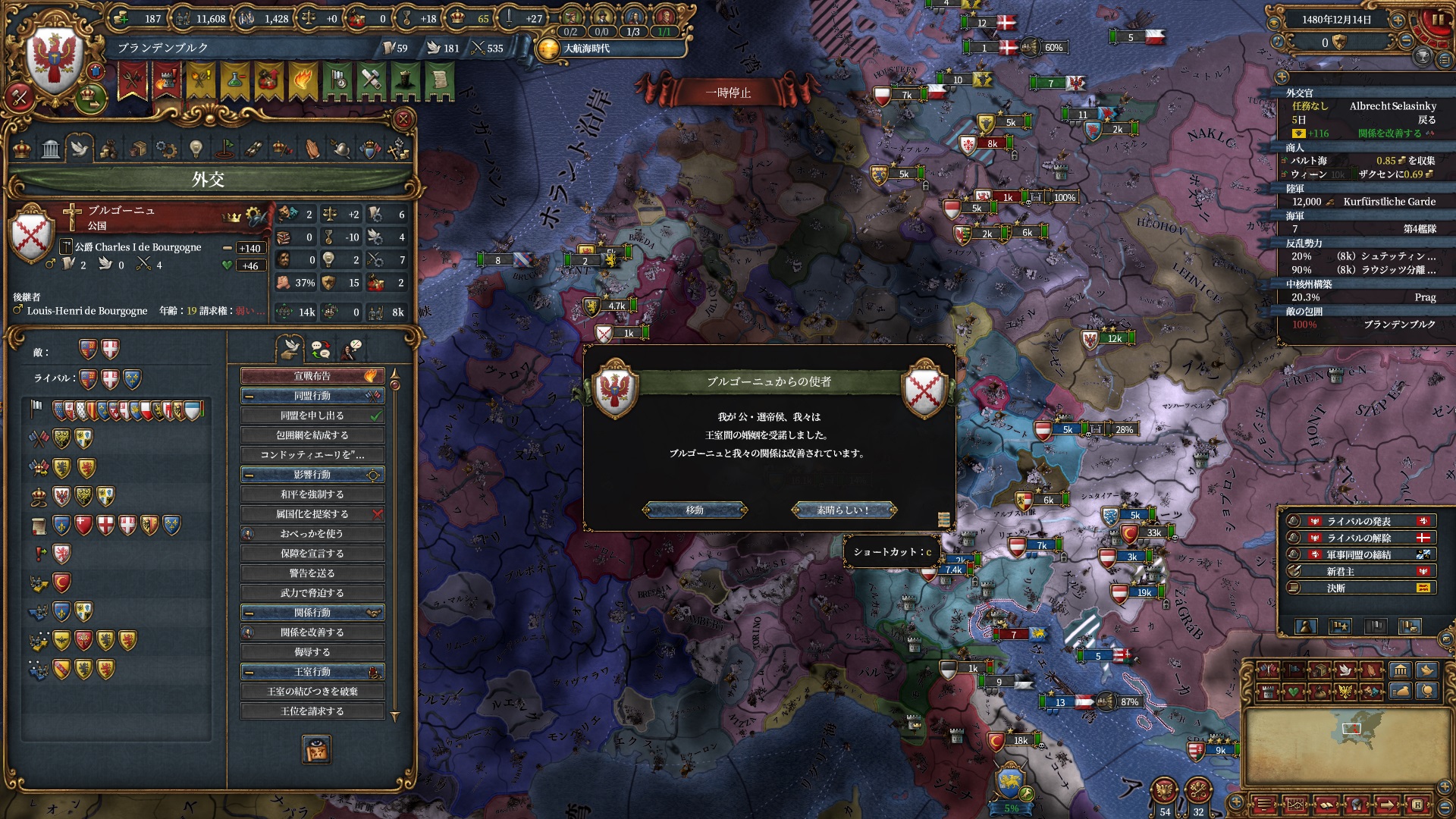This screenshot has height=819, width=1456.
Task: Select 関係を改善する improve relations
Action: coord(312,632)
